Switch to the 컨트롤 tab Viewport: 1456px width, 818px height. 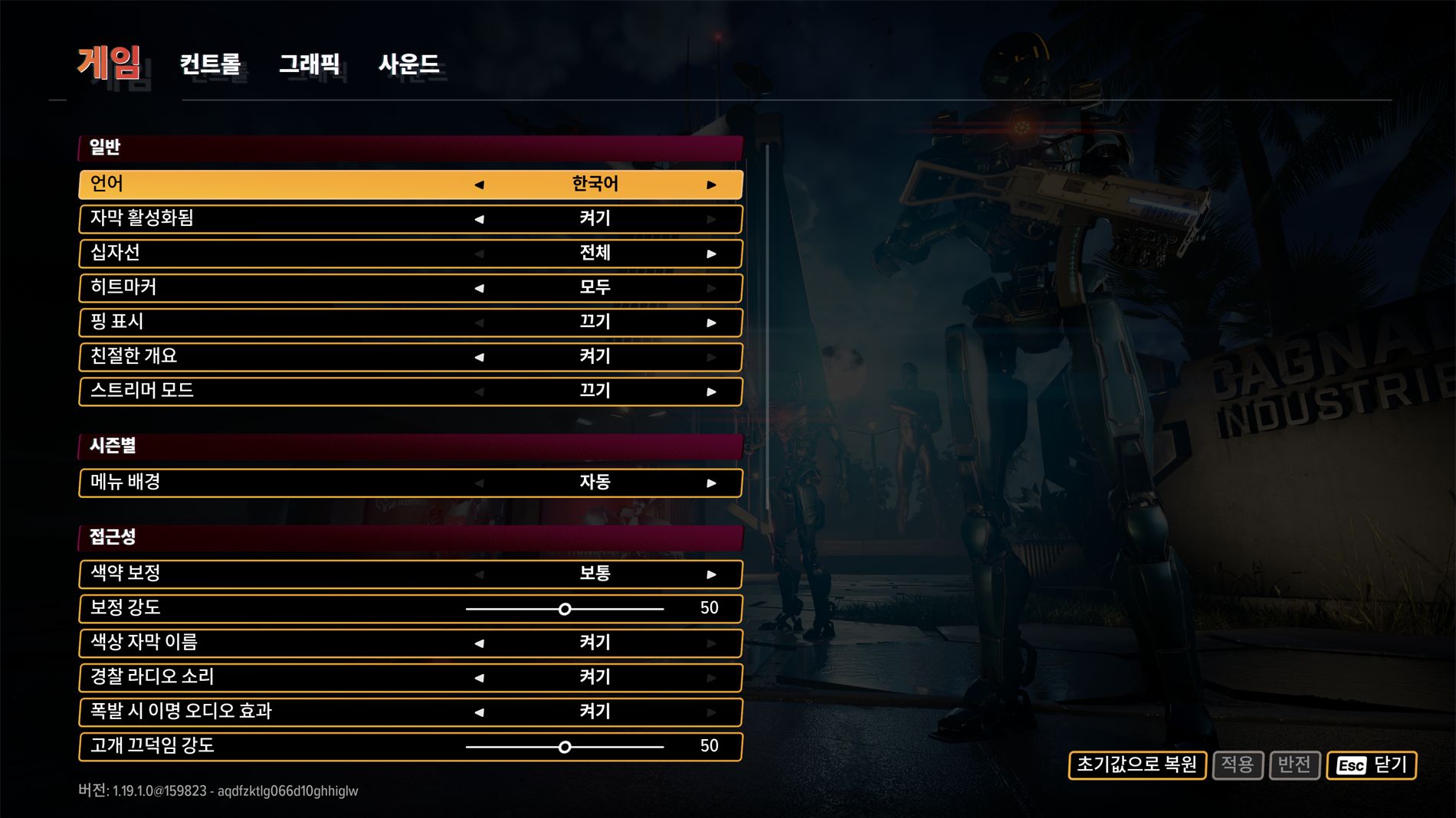tap(210, 64)
